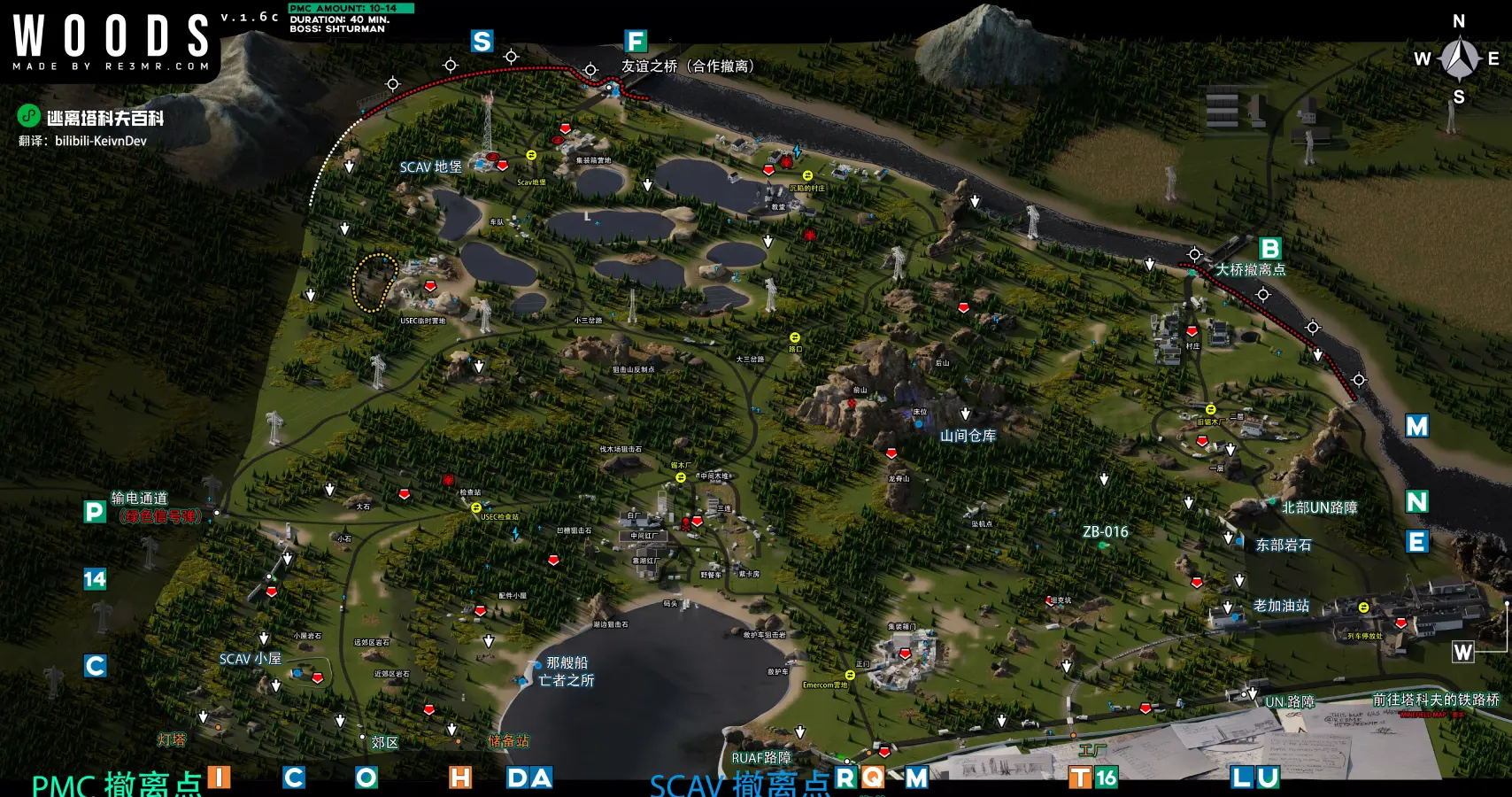
Task: Select the blue E marker
Action: pyautogui.click(x=1416, y=542)
